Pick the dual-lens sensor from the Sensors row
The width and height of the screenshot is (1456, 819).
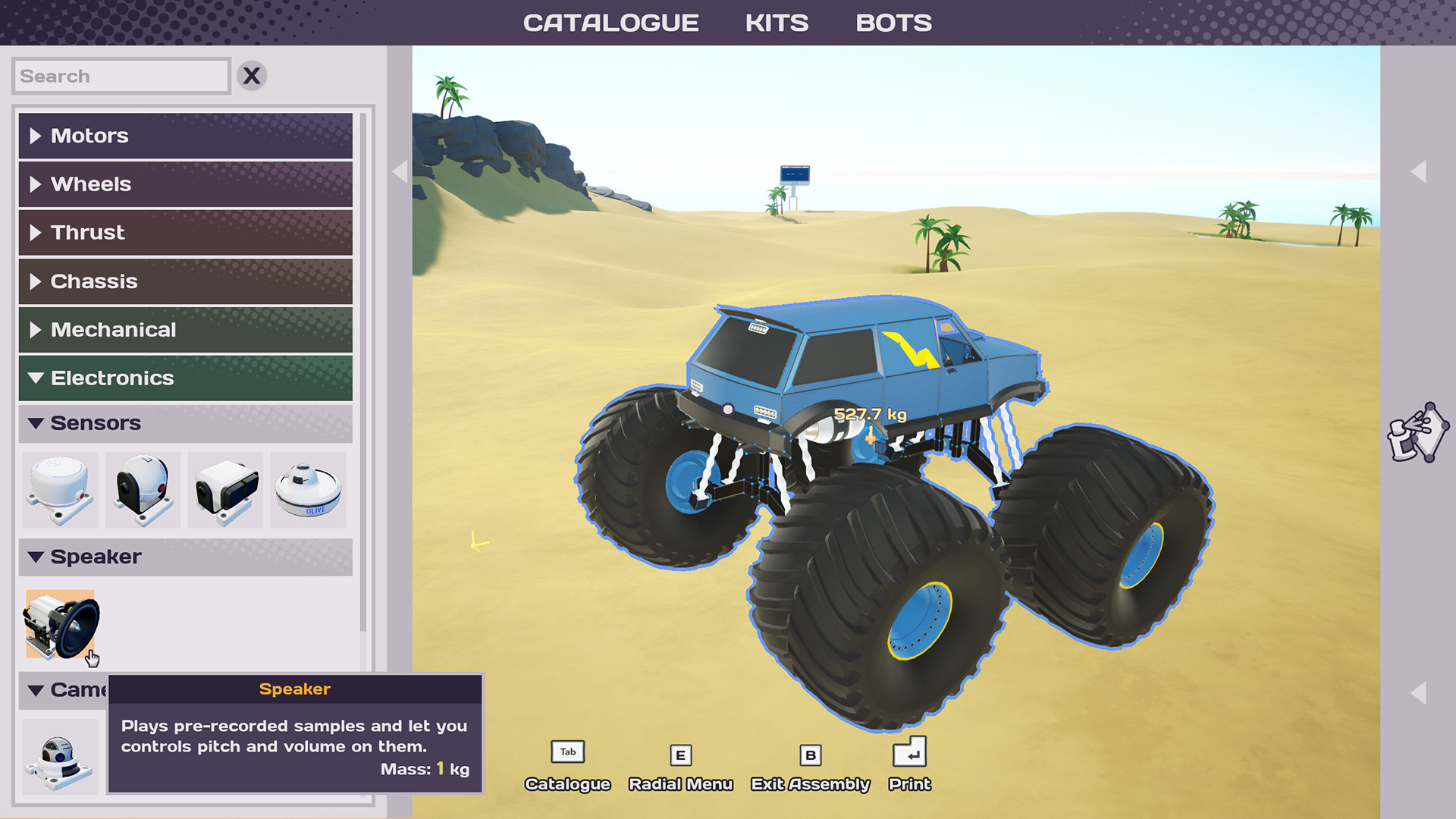(x=225, y=490)
